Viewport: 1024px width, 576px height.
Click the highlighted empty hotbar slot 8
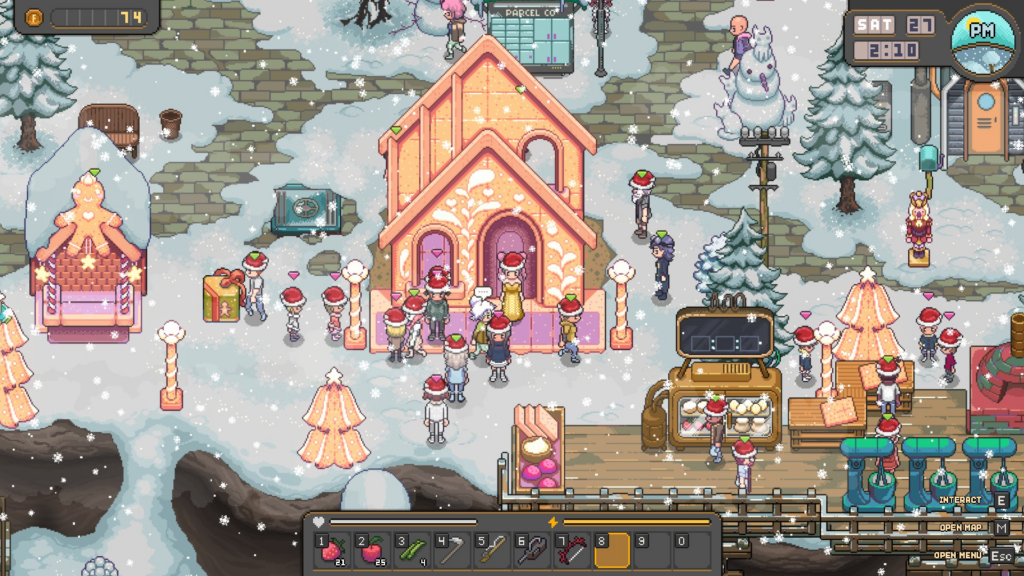(612, 550)
